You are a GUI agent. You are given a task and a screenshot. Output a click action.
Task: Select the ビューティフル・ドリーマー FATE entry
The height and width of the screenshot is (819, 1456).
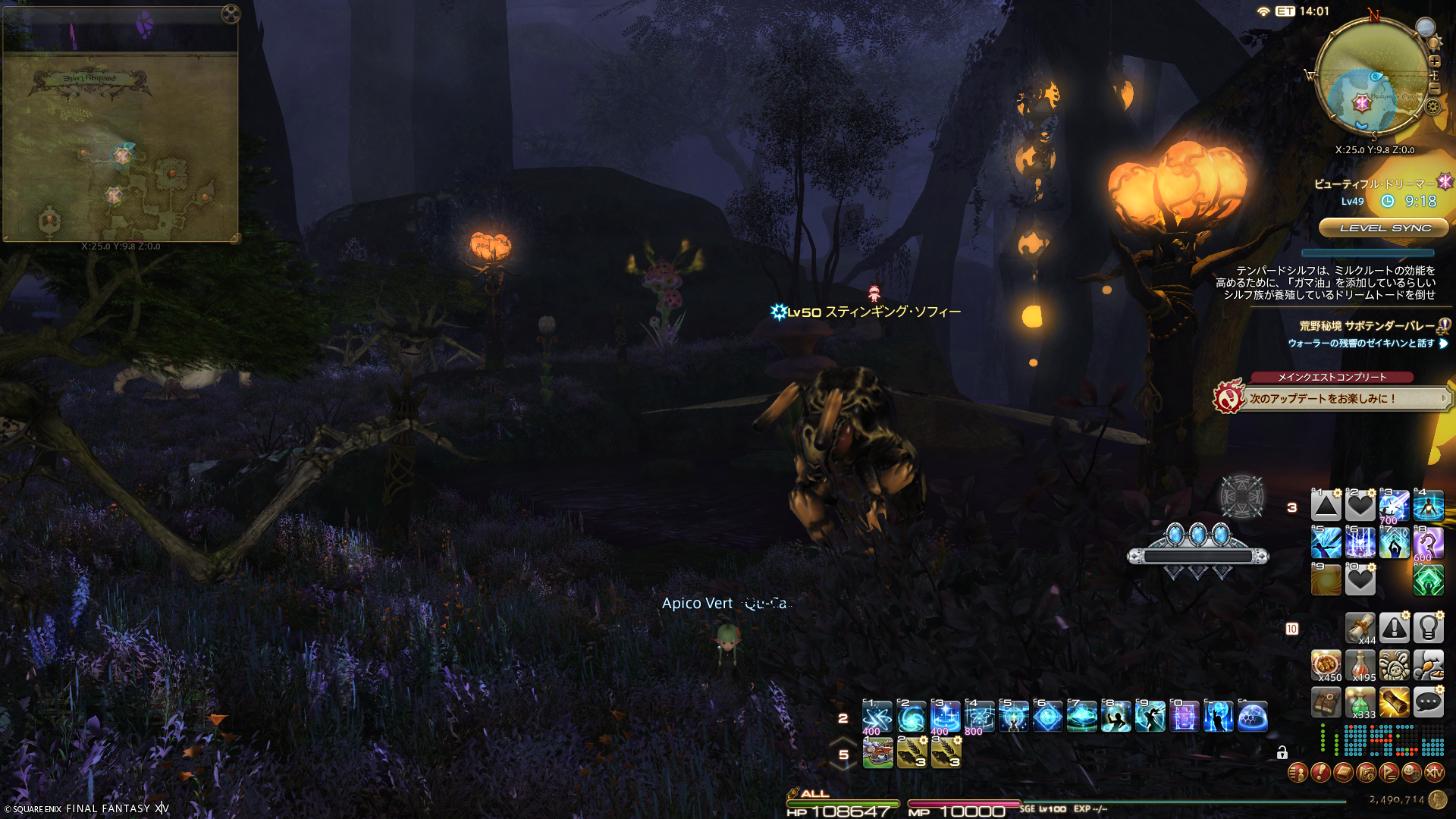click(x=1374, y=184)
